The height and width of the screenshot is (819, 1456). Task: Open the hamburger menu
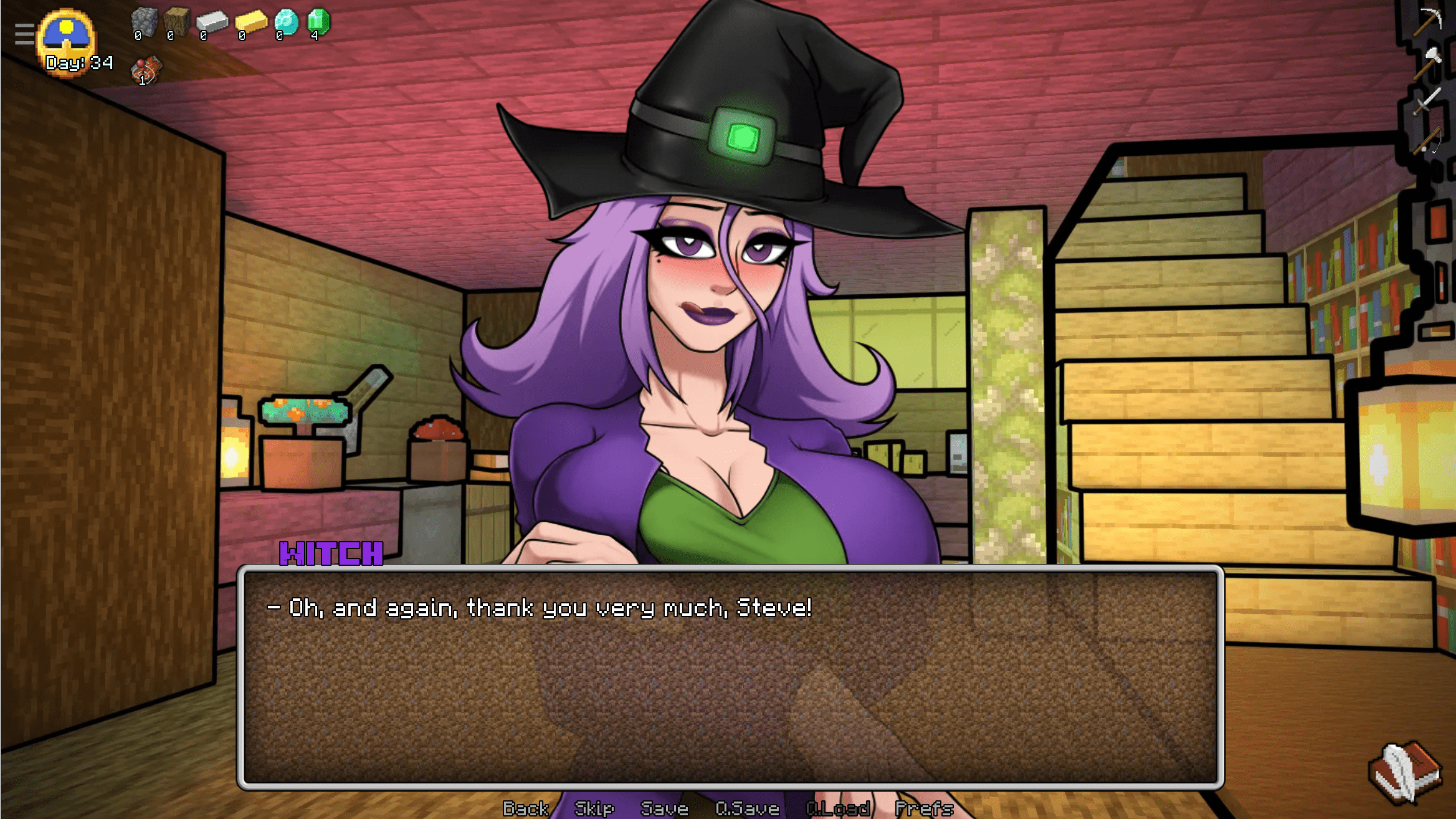tap(24, 34)
